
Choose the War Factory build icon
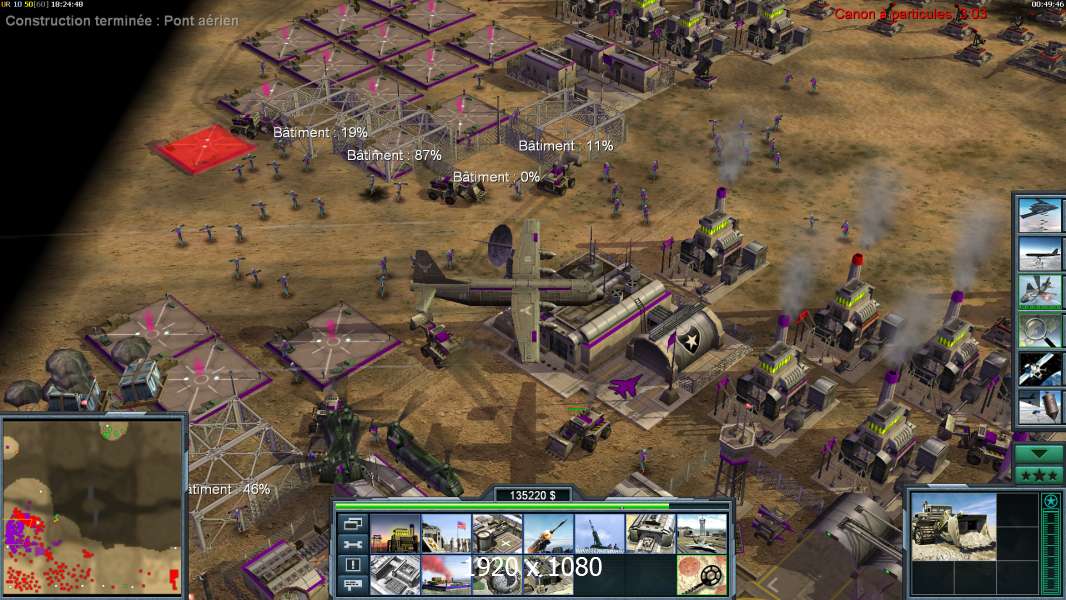[650, 534]
